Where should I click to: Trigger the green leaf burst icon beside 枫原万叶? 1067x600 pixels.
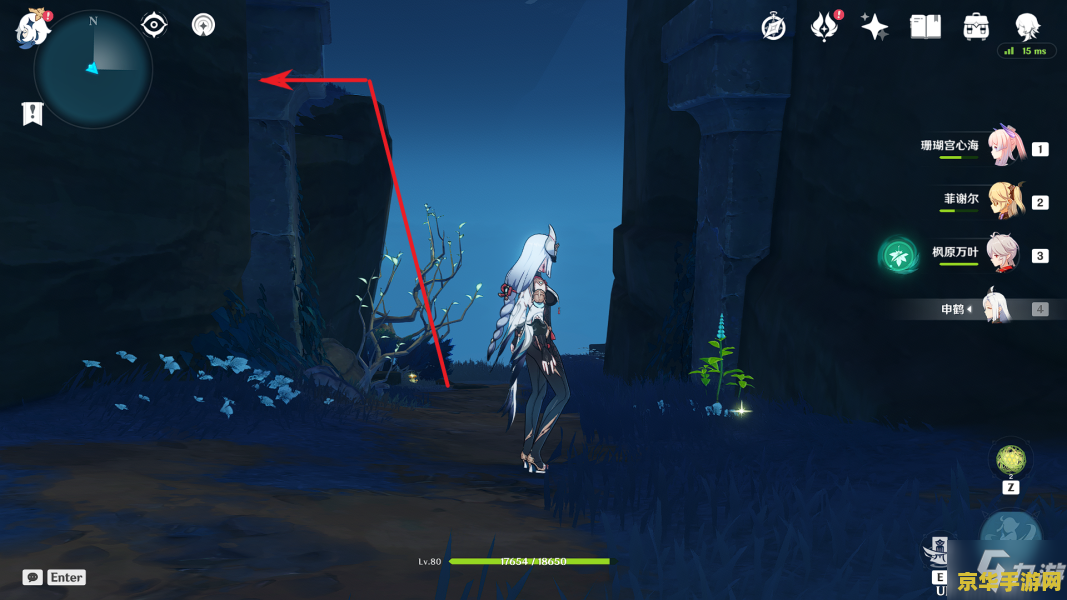896,255
